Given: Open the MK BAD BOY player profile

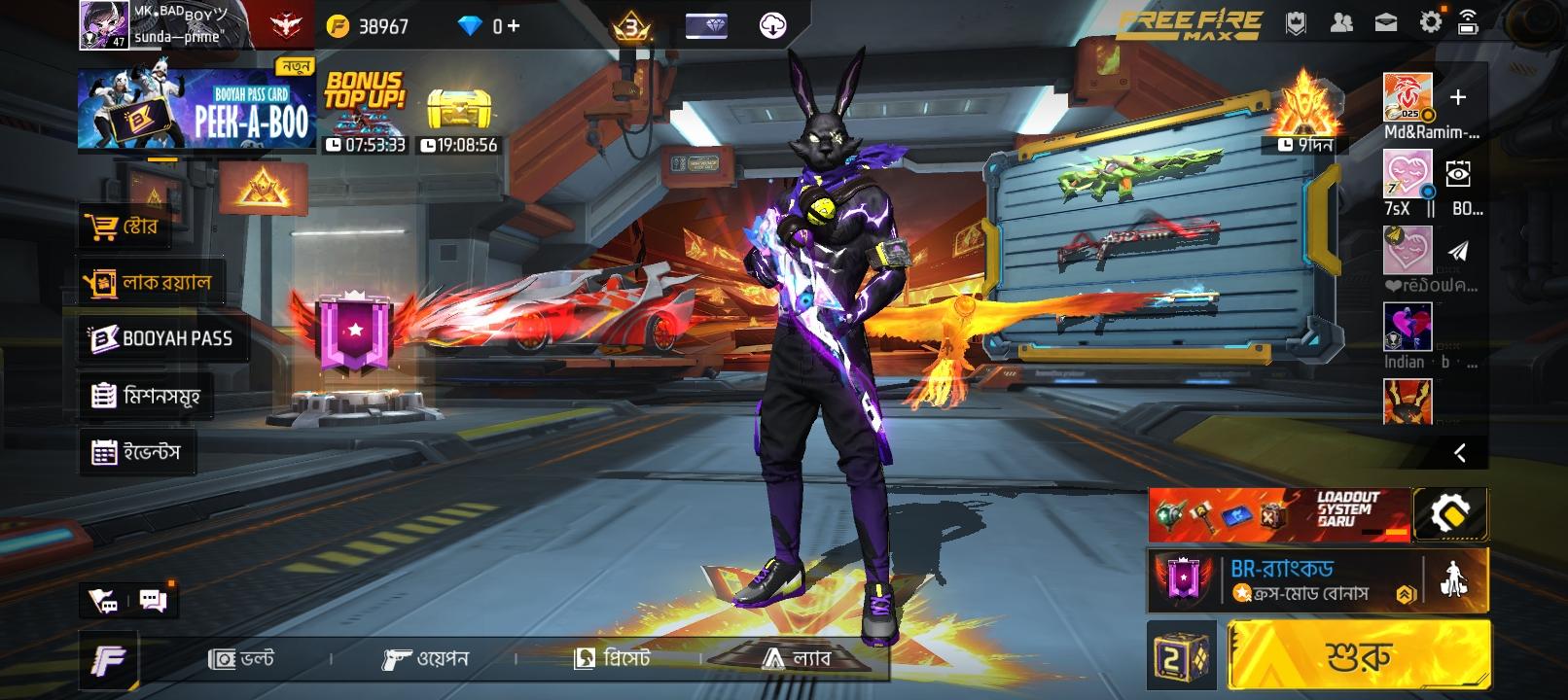Looking at the screenshot, I should click(x=104, y=25).
